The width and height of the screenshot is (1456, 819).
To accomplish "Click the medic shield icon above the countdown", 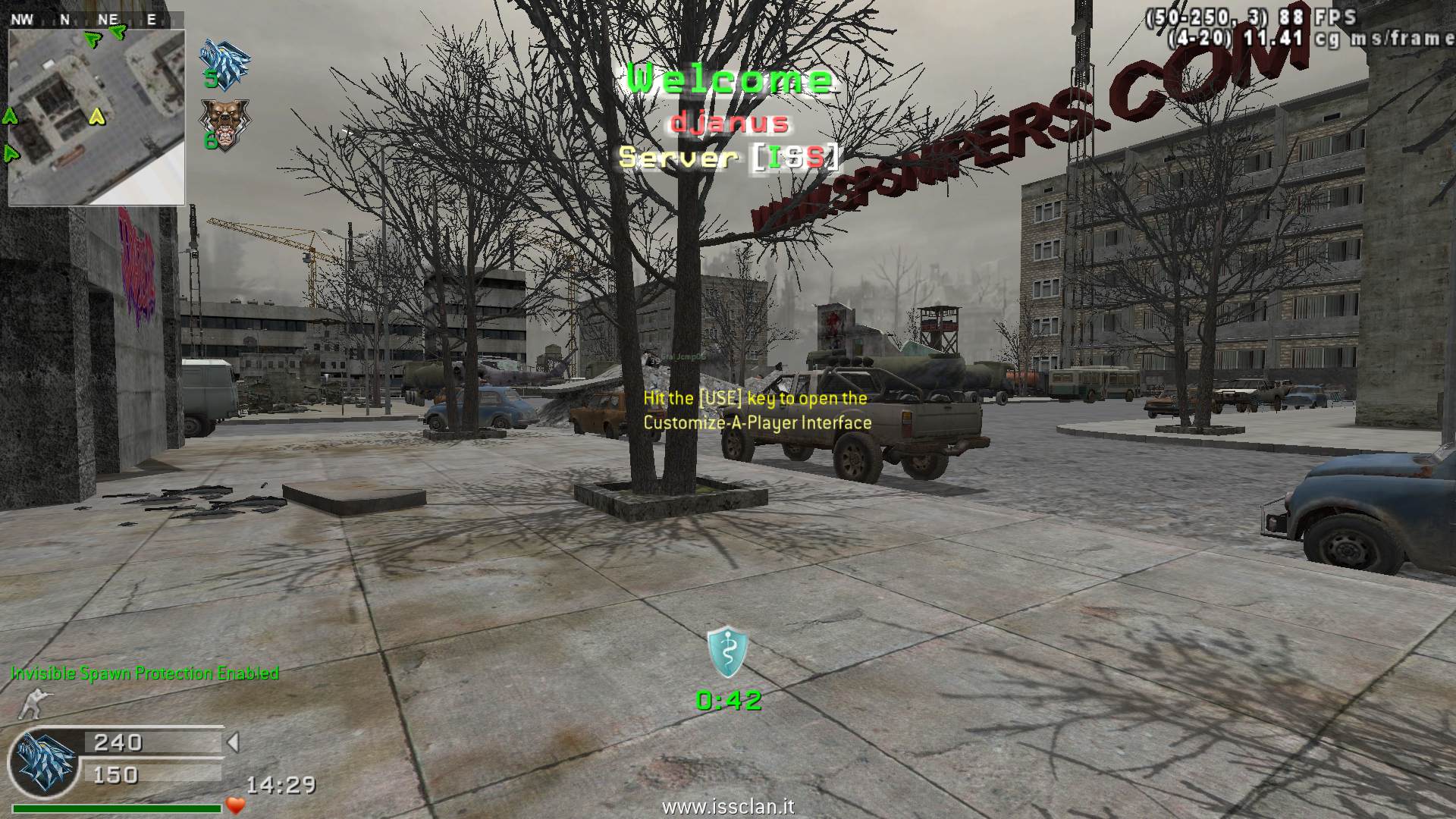I will tap(728, 652).
